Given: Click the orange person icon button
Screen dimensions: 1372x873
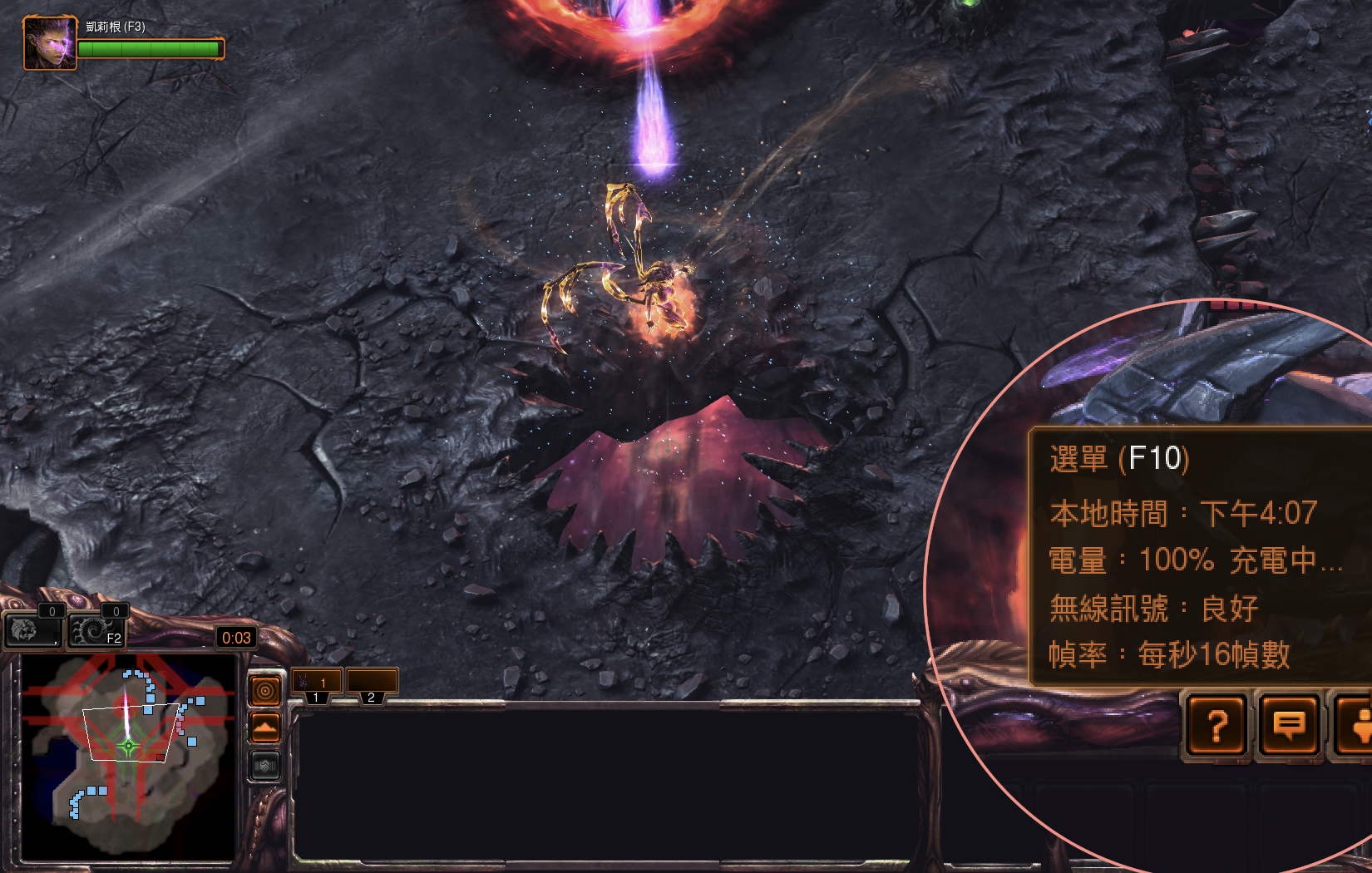Looking at the screenshot, I should click(1357, 726).
